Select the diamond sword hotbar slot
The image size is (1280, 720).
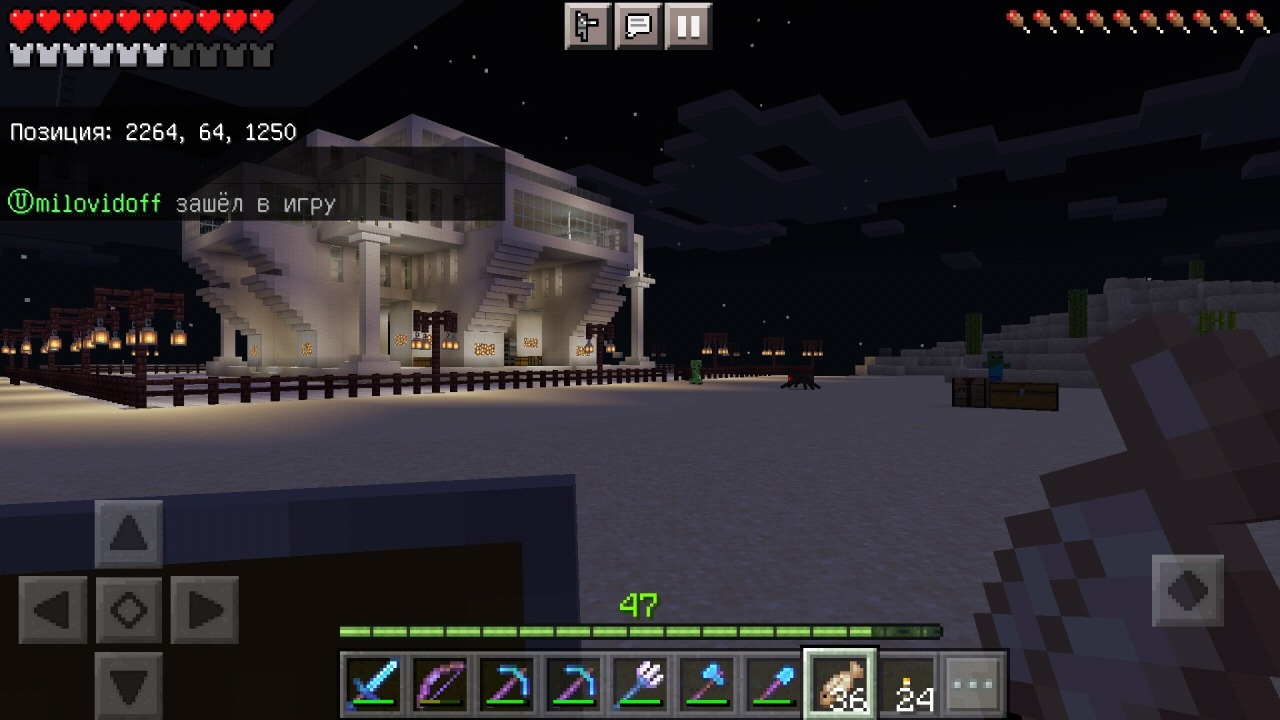(x=373, y=685)
